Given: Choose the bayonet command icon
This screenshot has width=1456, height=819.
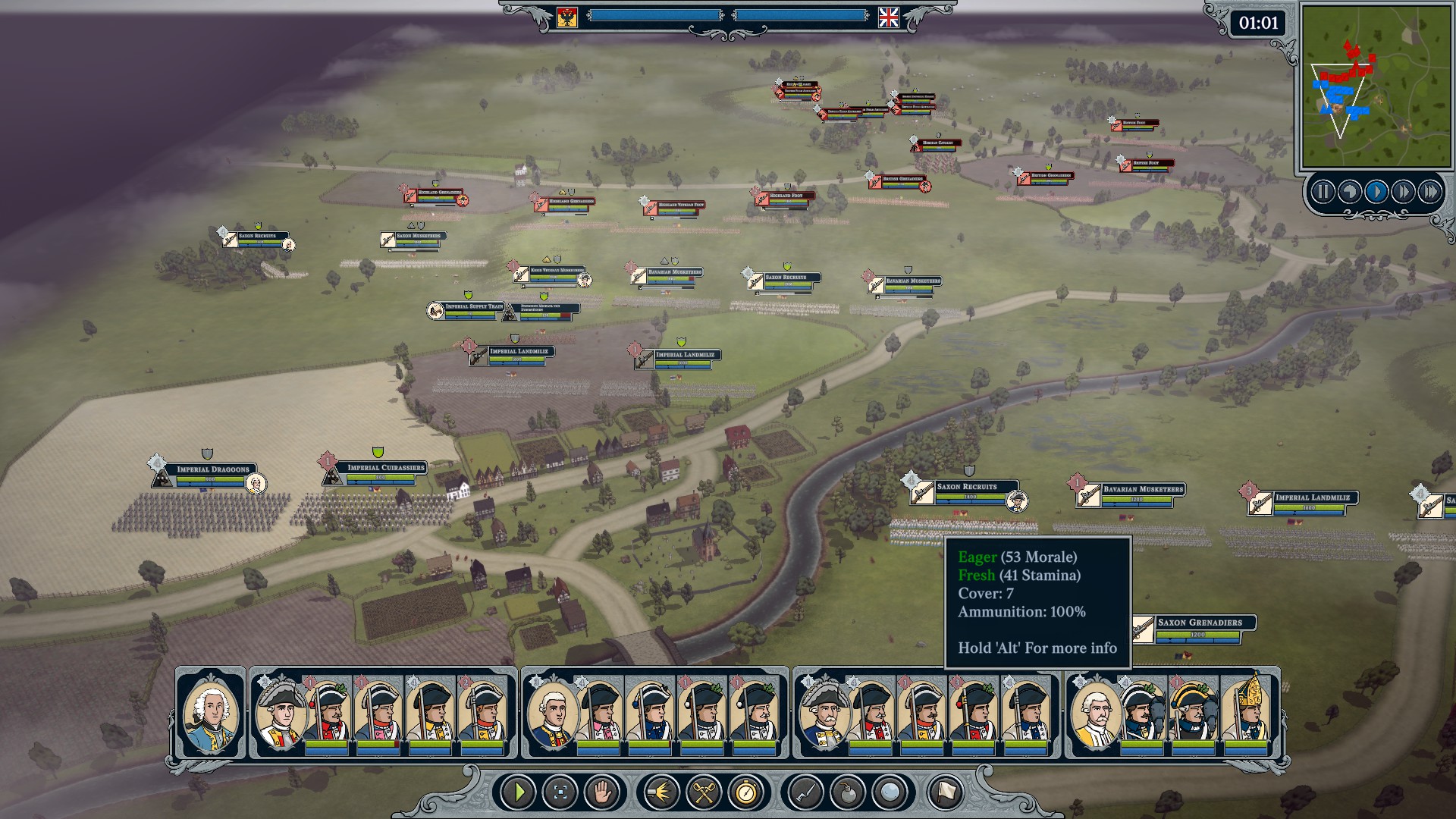Looking at the screenshot, I should (805, 792).
